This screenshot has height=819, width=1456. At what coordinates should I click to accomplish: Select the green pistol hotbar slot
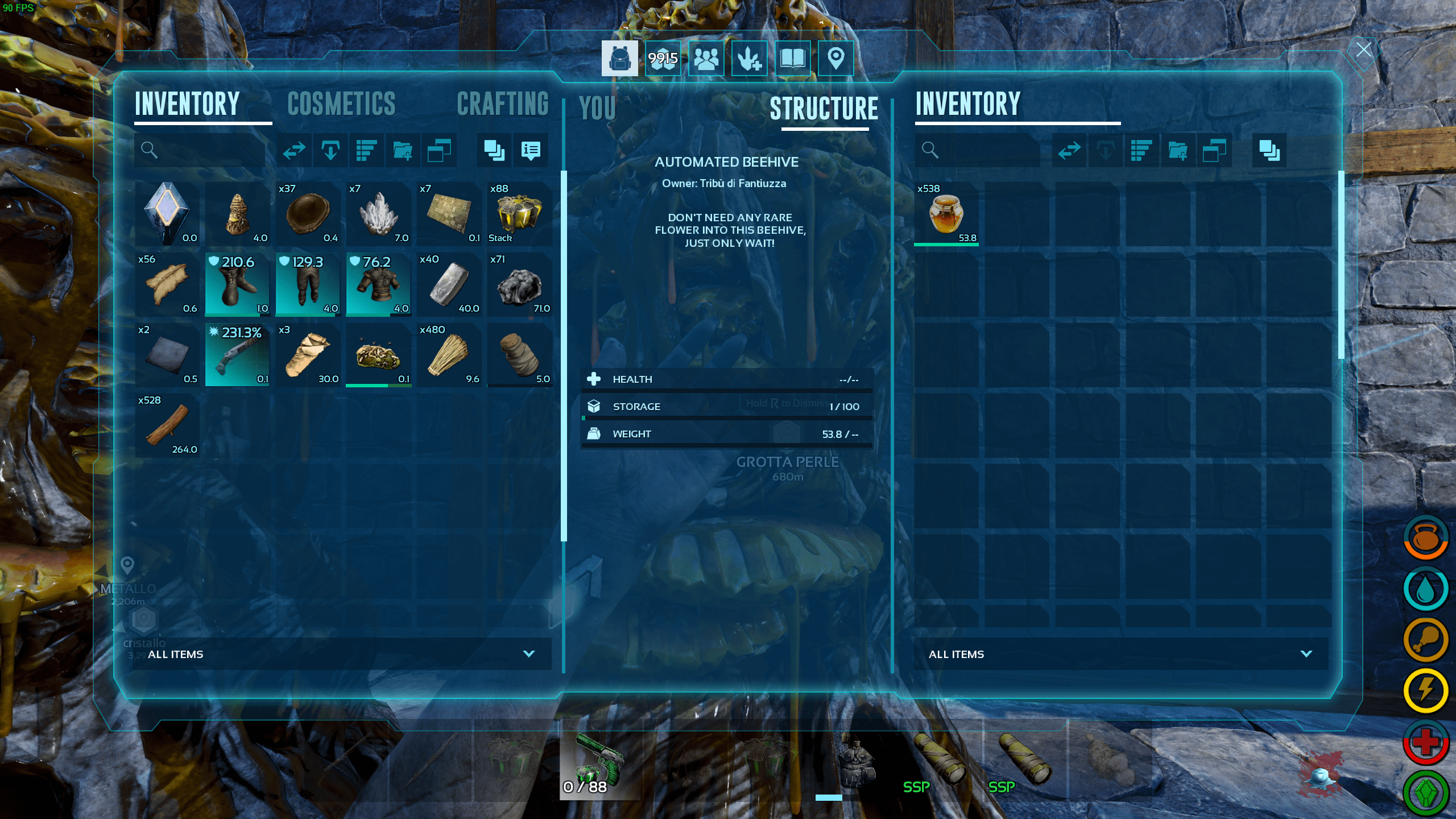click(599, 760)
